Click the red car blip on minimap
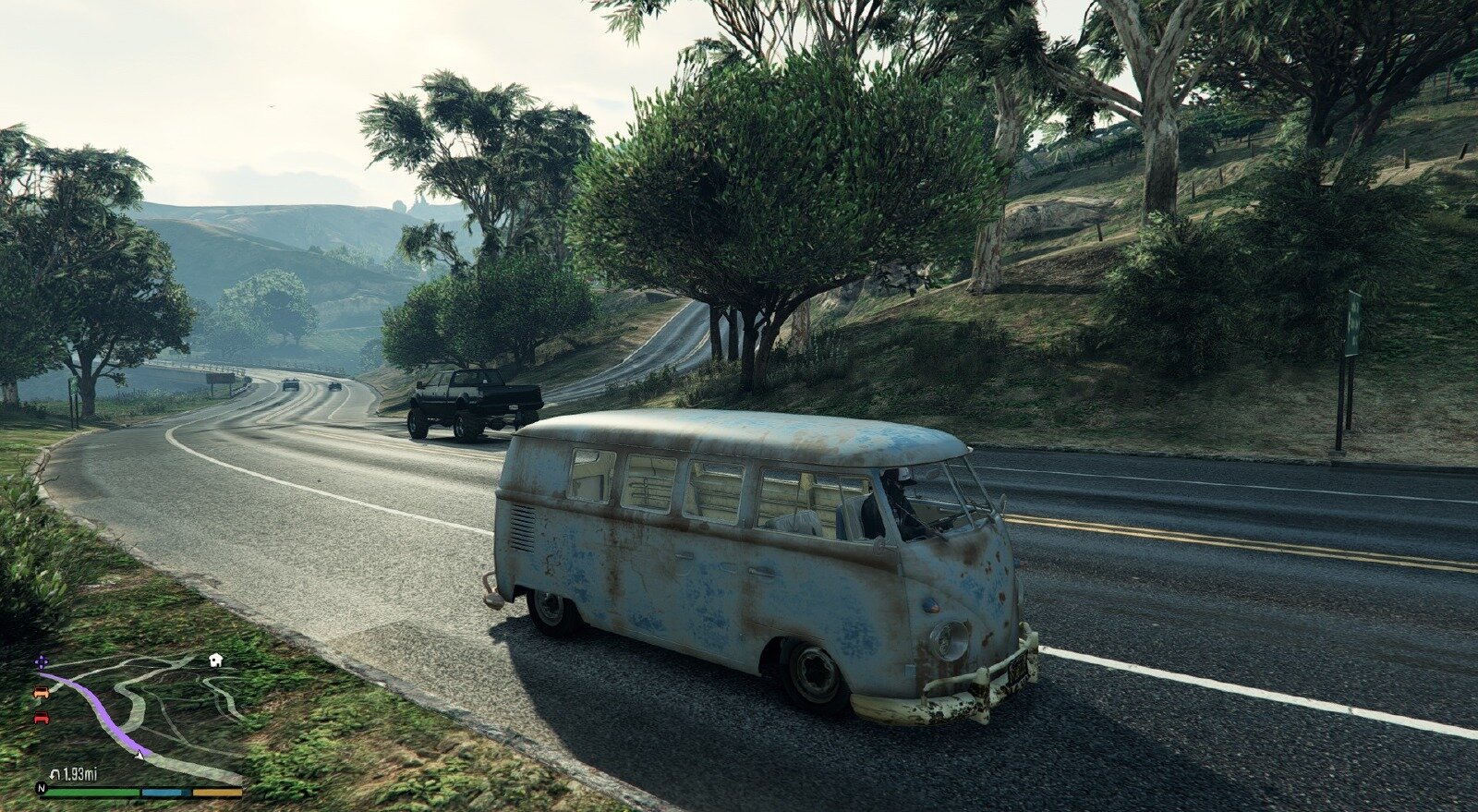 click(x=41, y=718)
